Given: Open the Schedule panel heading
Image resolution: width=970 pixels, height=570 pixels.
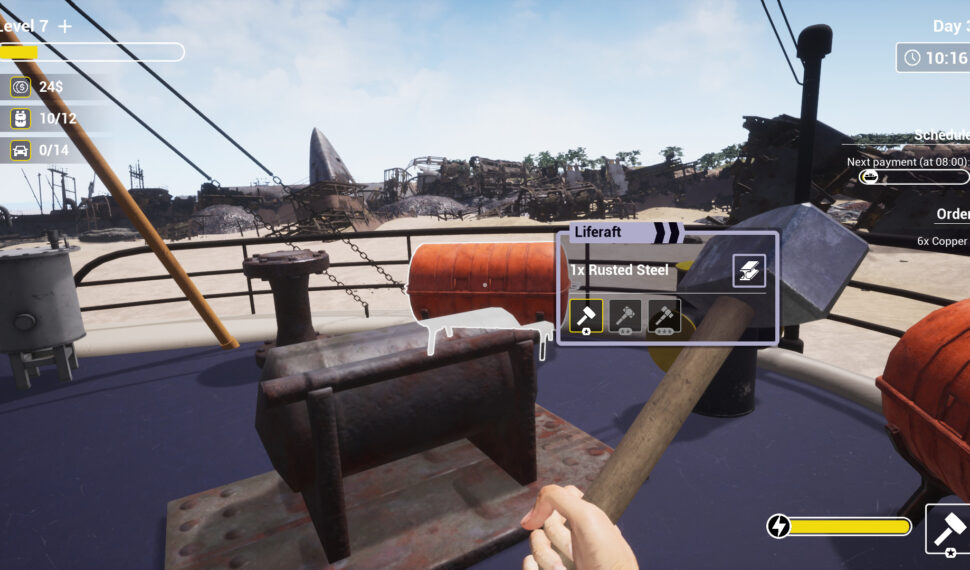Looking at the screenshot, I should click(941, 135).
